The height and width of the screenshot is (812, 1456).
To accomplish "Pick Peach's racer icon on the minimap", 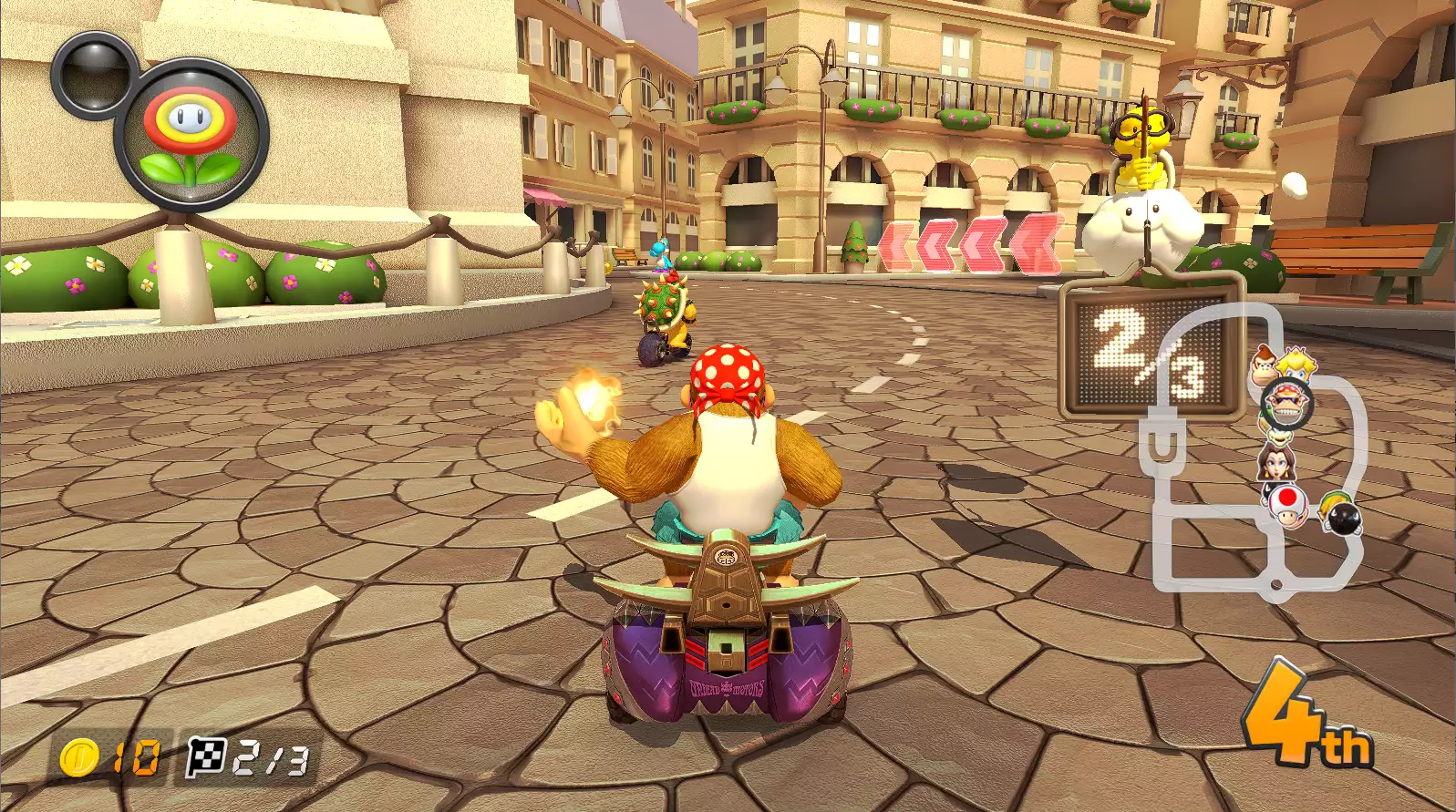I will (x=1295, y=364).
